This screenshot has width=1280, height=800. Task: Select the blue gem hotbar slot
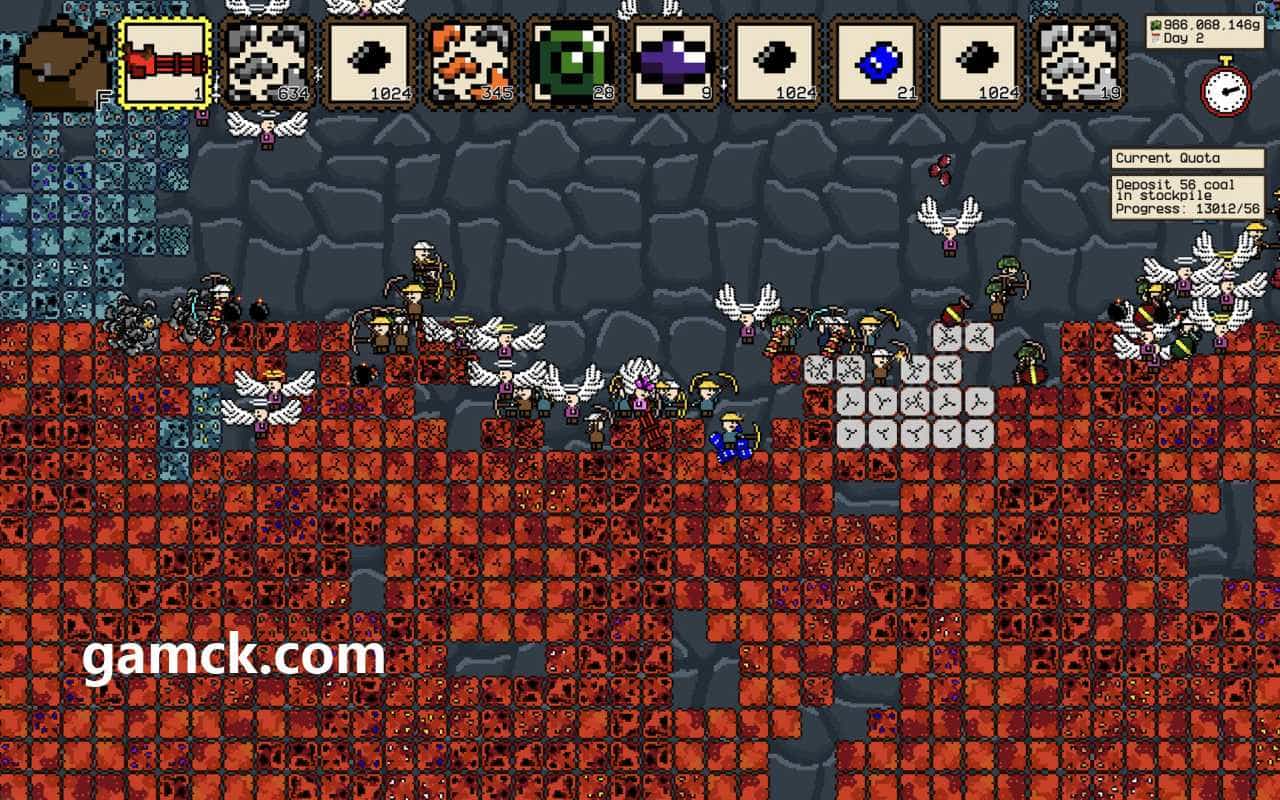click(x=878, y=62)
